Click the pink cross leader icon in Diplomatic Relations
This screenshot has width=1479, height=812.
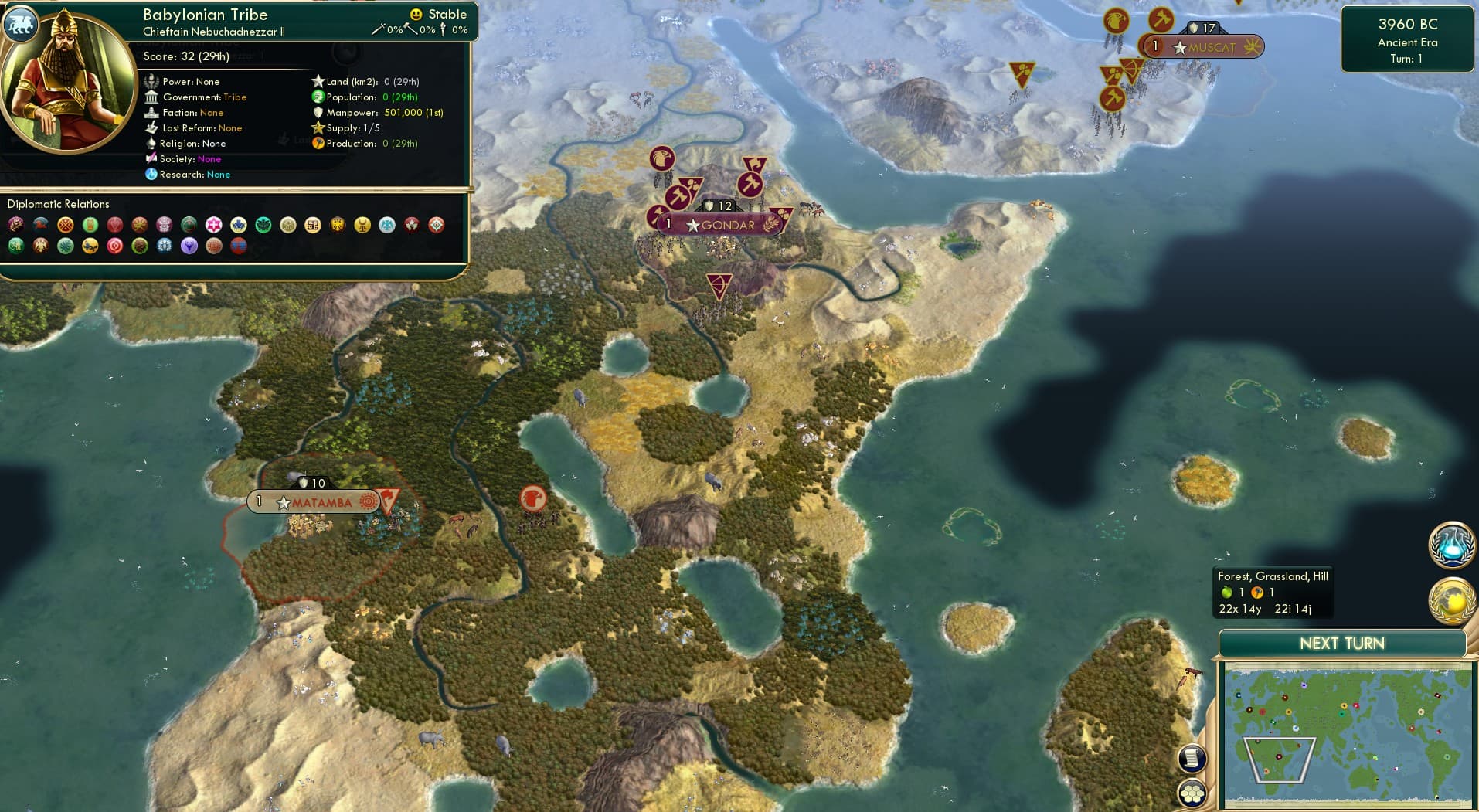[x=216, y=225]
